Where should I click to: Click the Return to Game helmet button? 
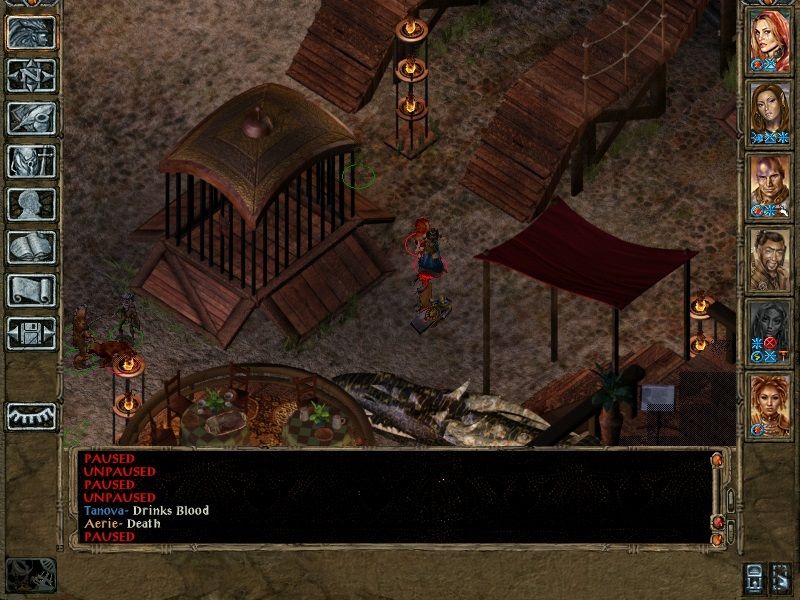(x=31, y=32)
